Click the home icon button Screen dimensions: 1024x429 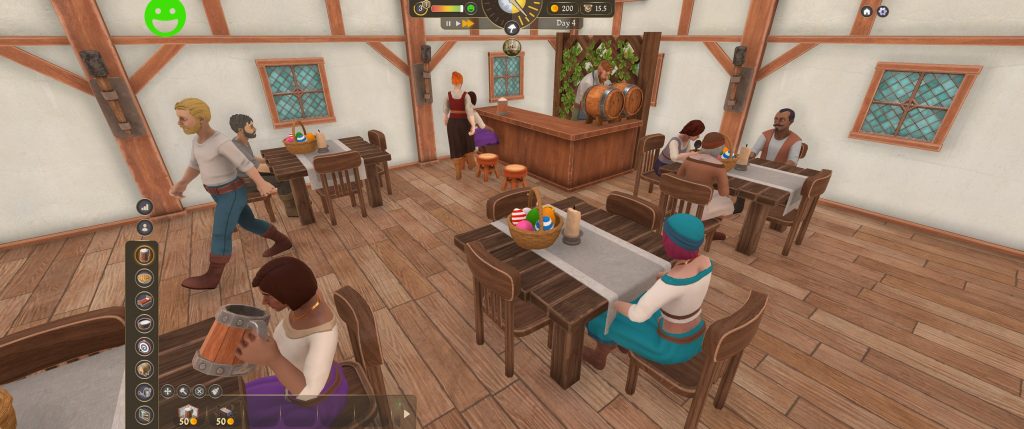click(x=866, y=11)
